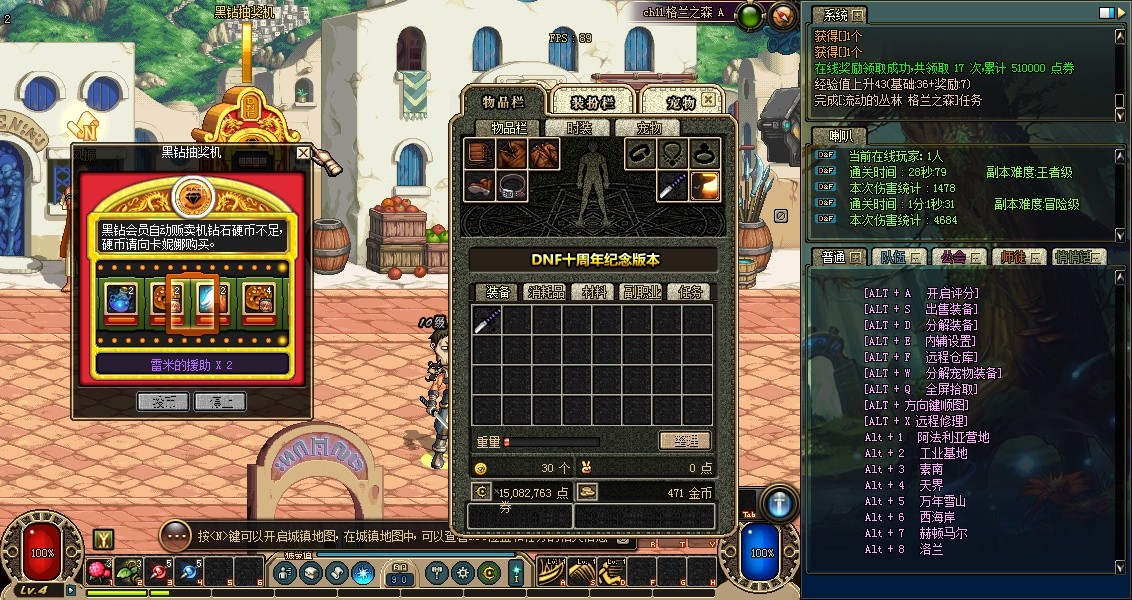
Task: Open the gear settings icon in bottom menu
Action: click(x=462, y=573)
